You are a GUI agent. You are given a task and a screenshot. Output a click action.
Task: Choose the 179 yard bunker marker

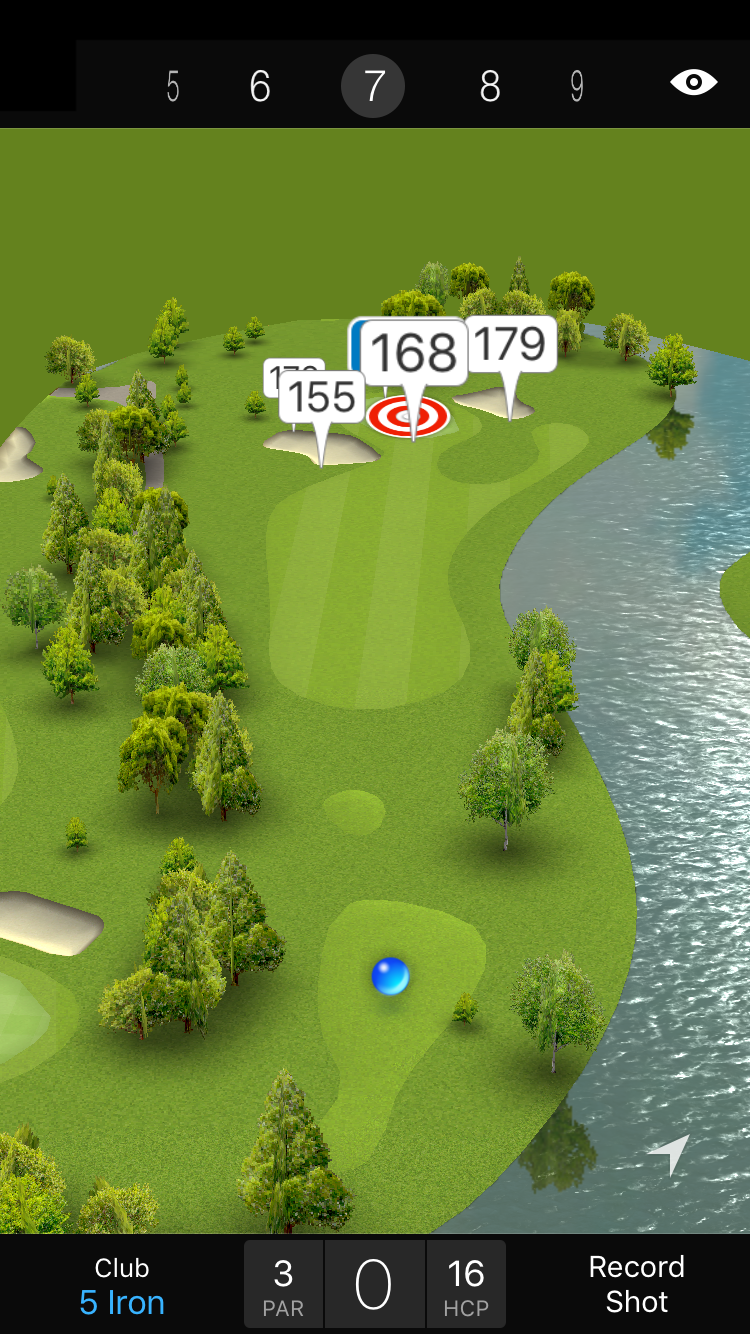pyautogui.click(x=511, y=345)
